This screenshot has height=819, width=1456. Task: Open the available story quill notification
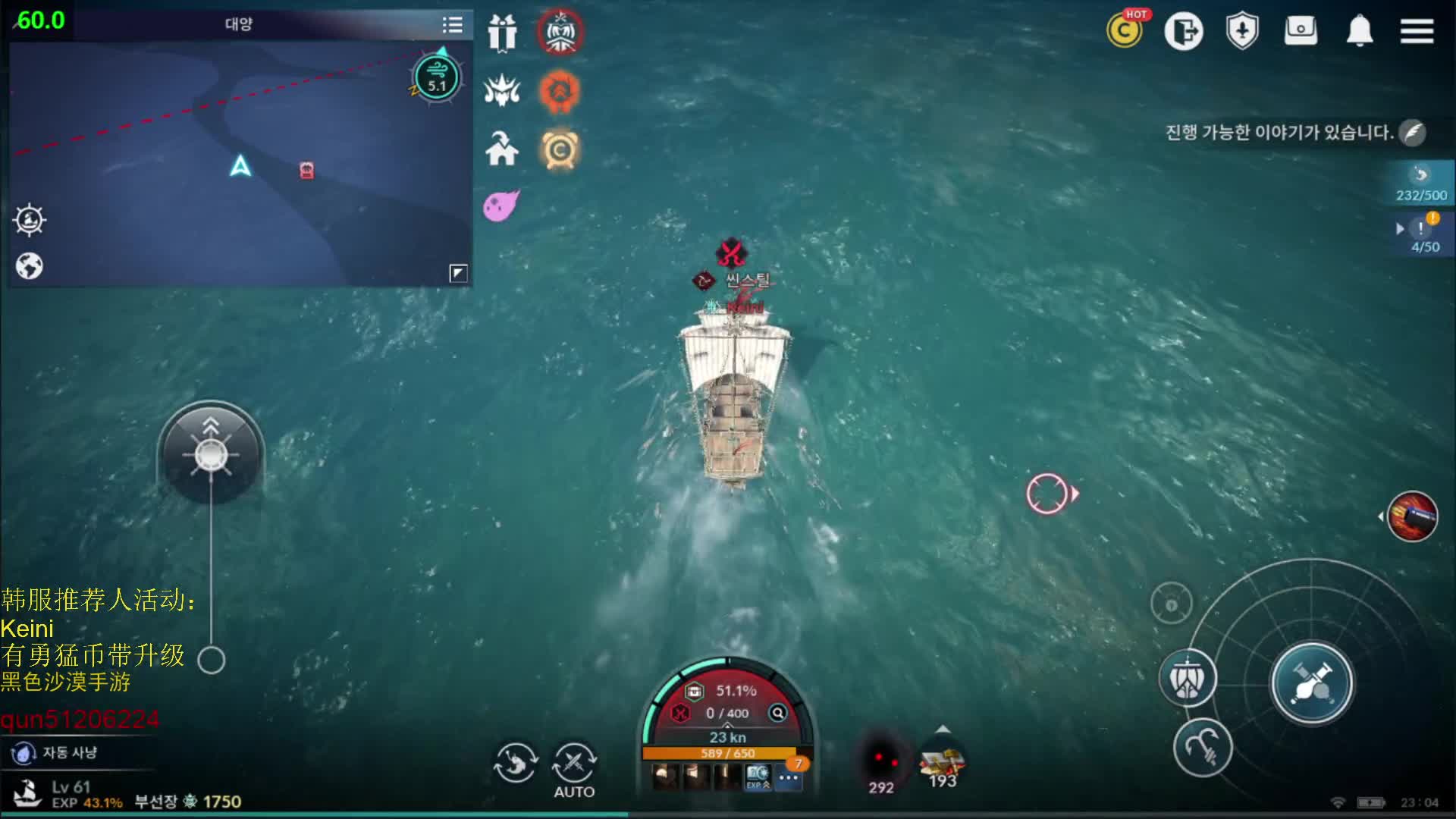tap(1412, 133)
